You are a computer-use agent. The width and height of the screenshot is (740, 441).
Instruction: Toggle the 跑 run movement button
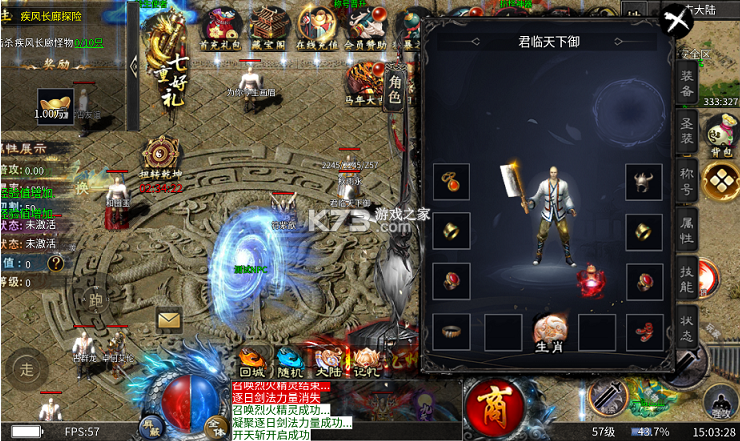(96, 301)
